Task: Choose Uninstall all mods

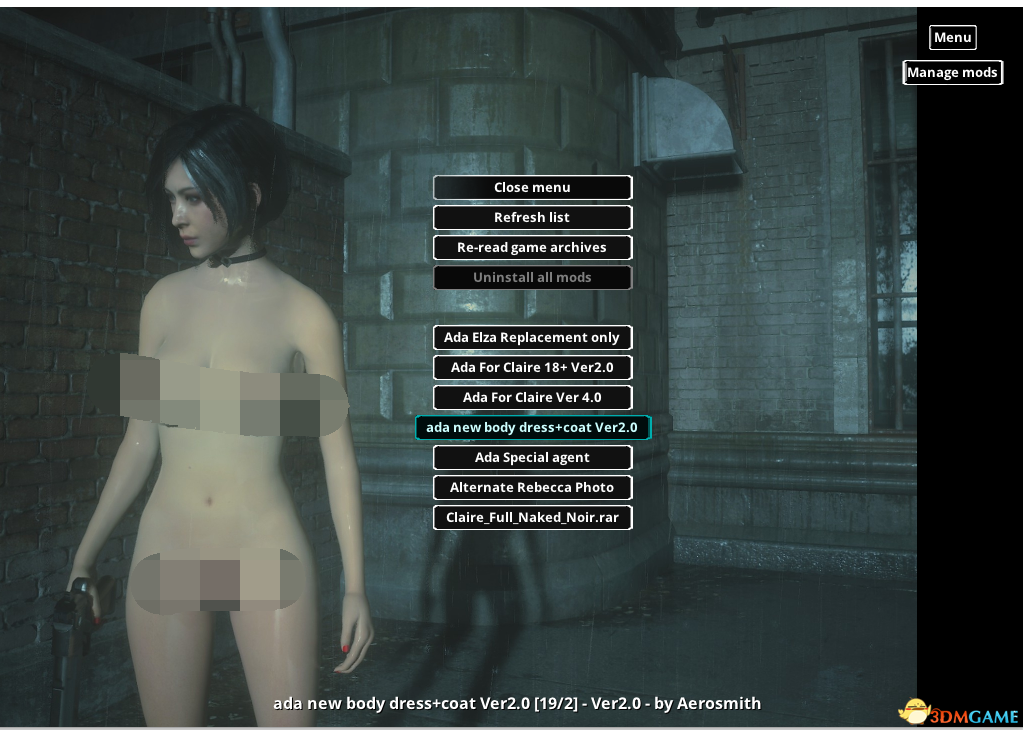Action: click(x=532, y=277)
